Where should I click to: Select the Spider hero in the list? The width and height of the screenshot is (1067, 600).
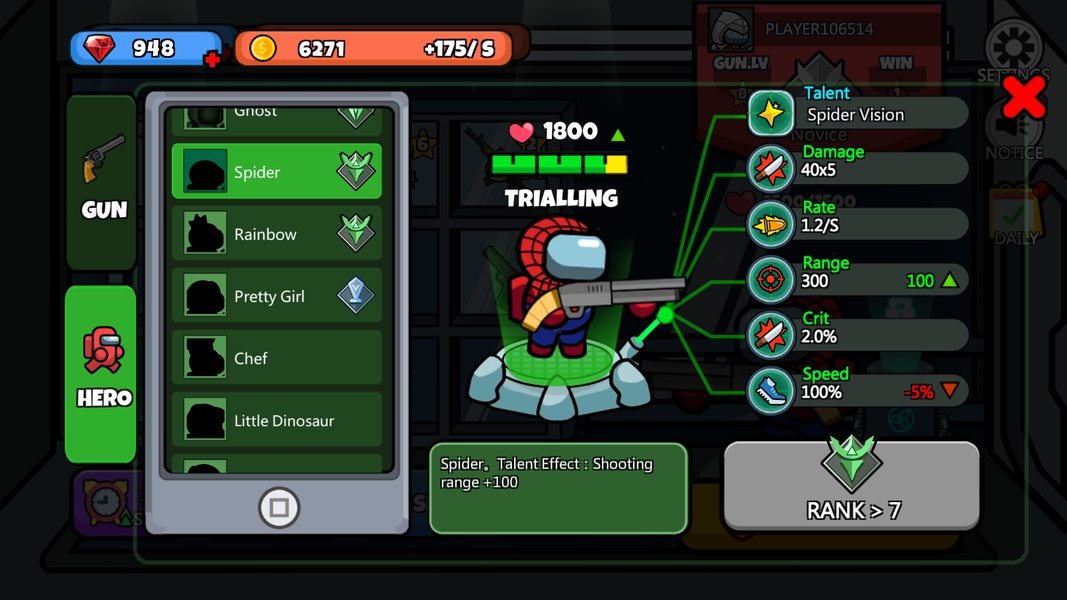pos(277,172)
